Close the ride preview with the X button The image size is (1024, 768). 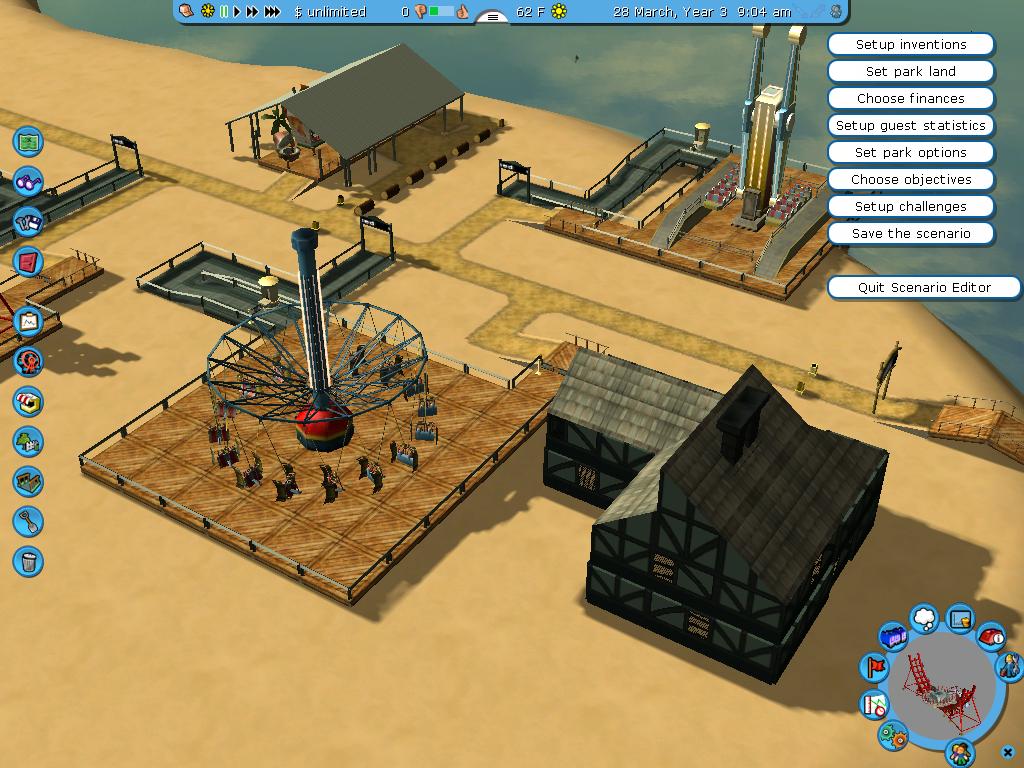[x=1008, y=751]
